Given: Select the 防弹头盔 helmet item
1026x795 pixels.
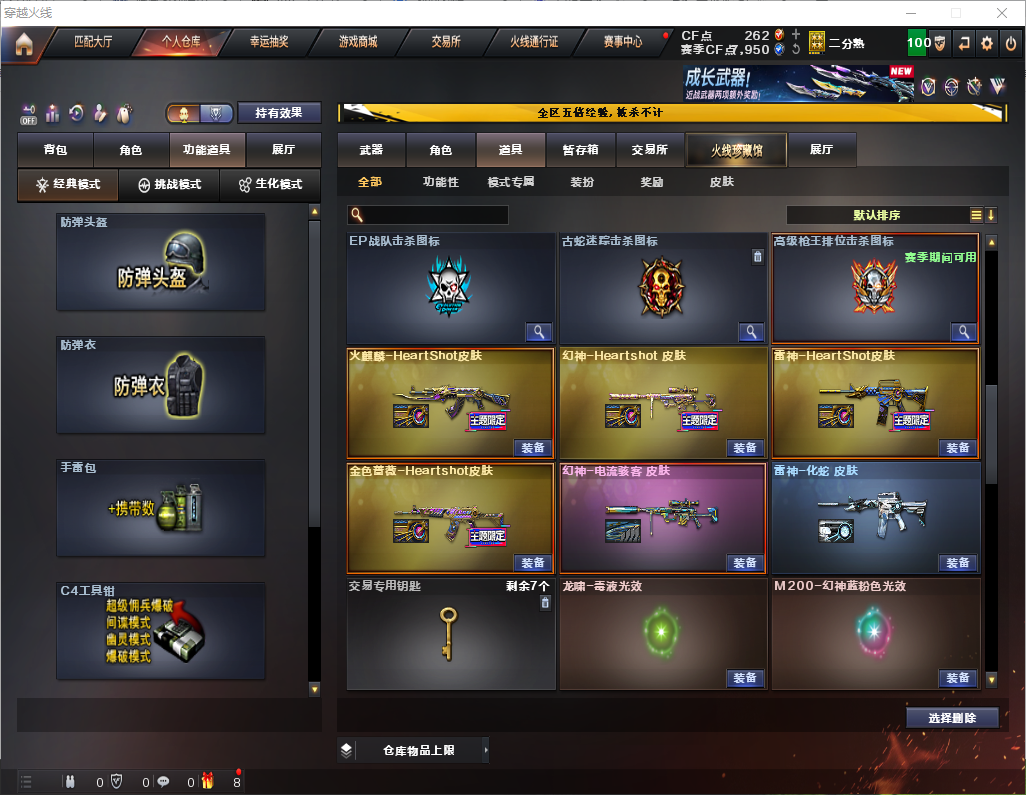Looking at the screenshot, I should (x=161, y=262).
